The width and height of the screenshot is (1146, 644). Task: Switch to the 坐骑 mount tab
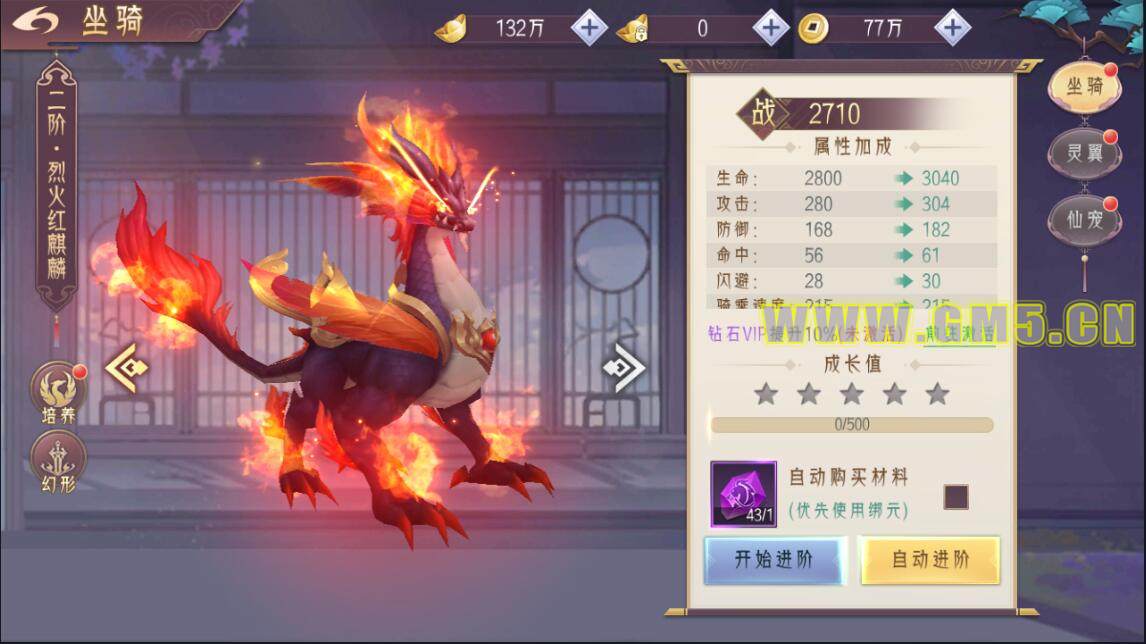(1084, 88)
